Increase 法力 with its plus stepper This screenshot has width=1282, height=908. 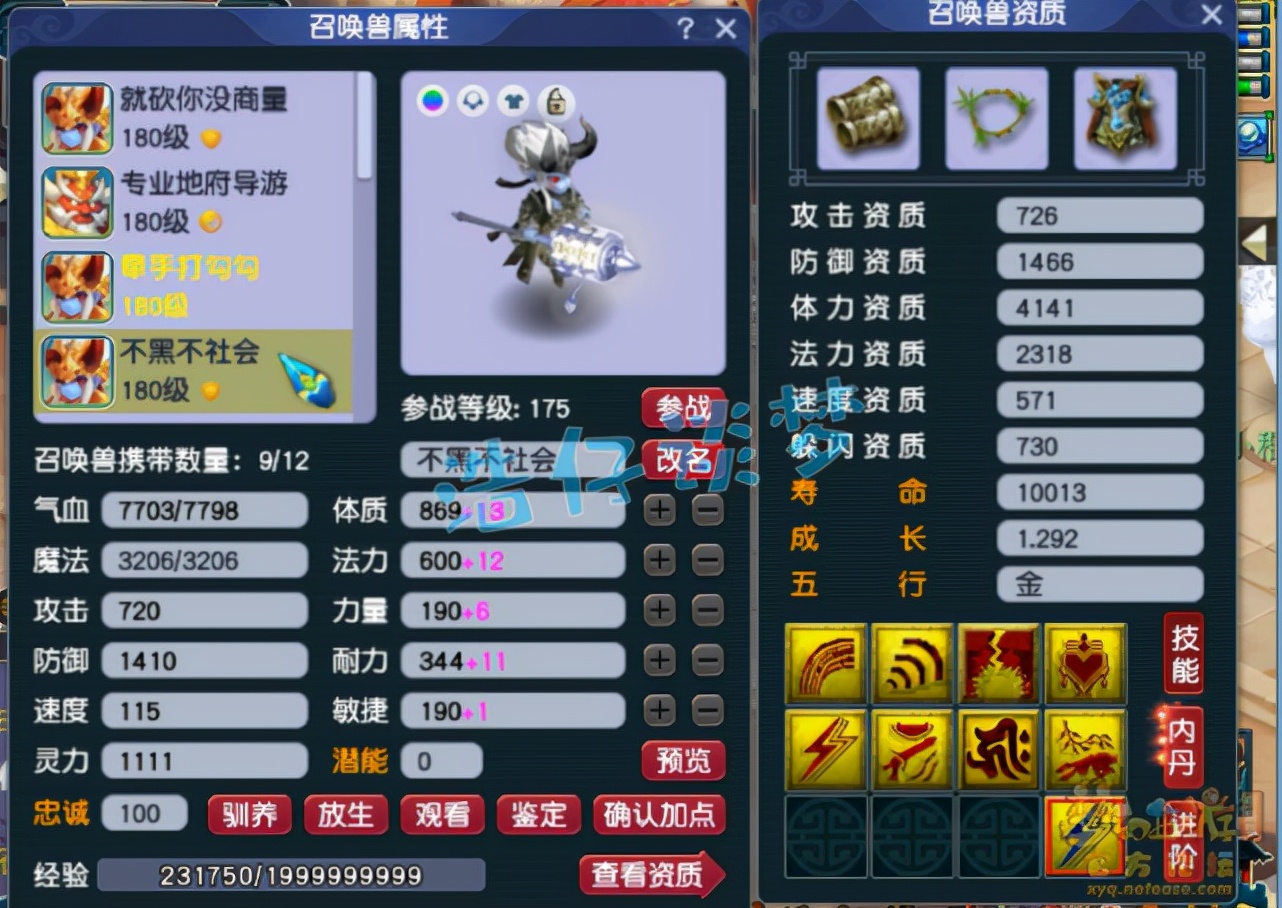[658, 560]
